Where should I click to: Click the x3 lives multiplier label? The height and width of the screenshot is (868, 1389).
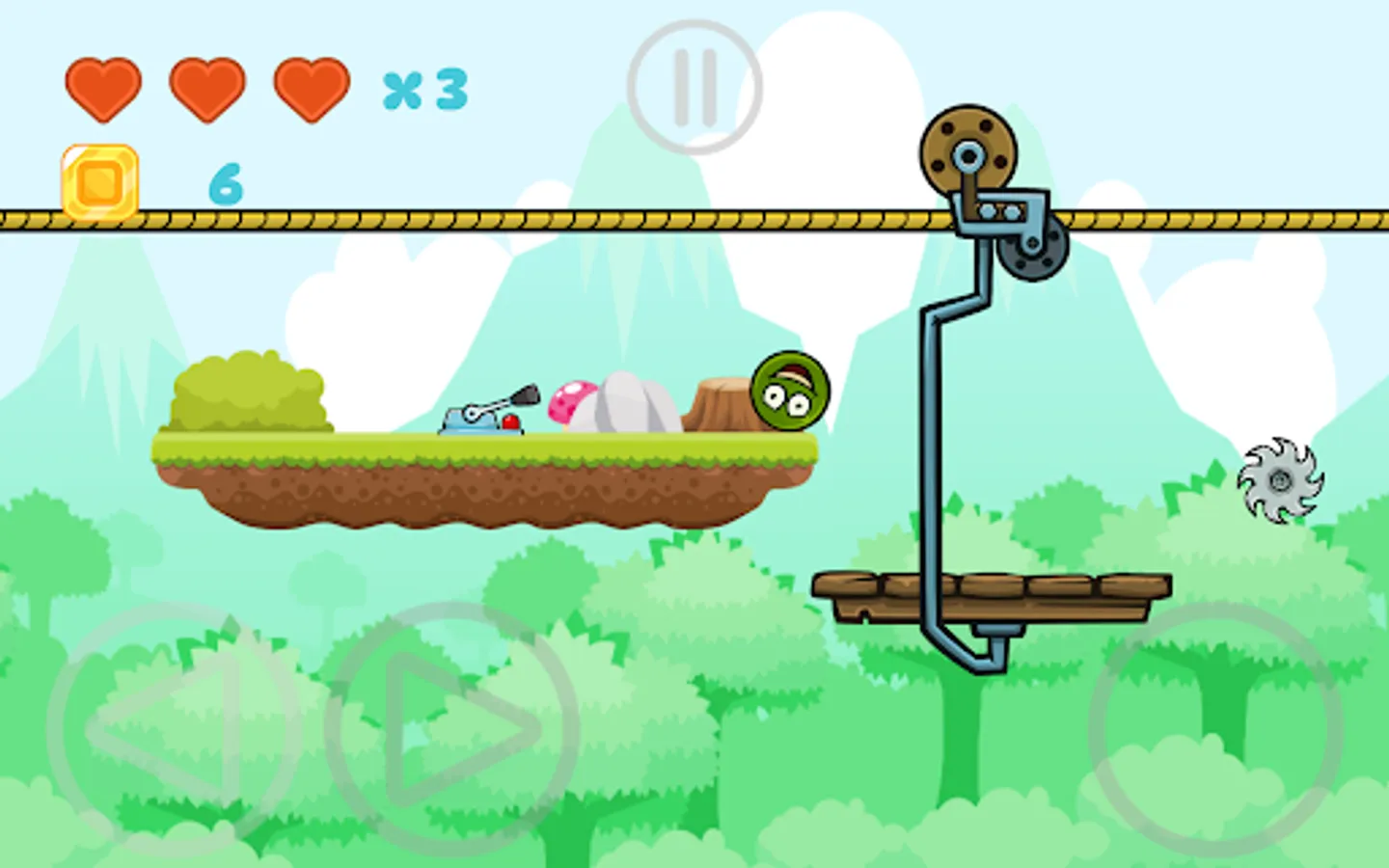tap(422, 92)
